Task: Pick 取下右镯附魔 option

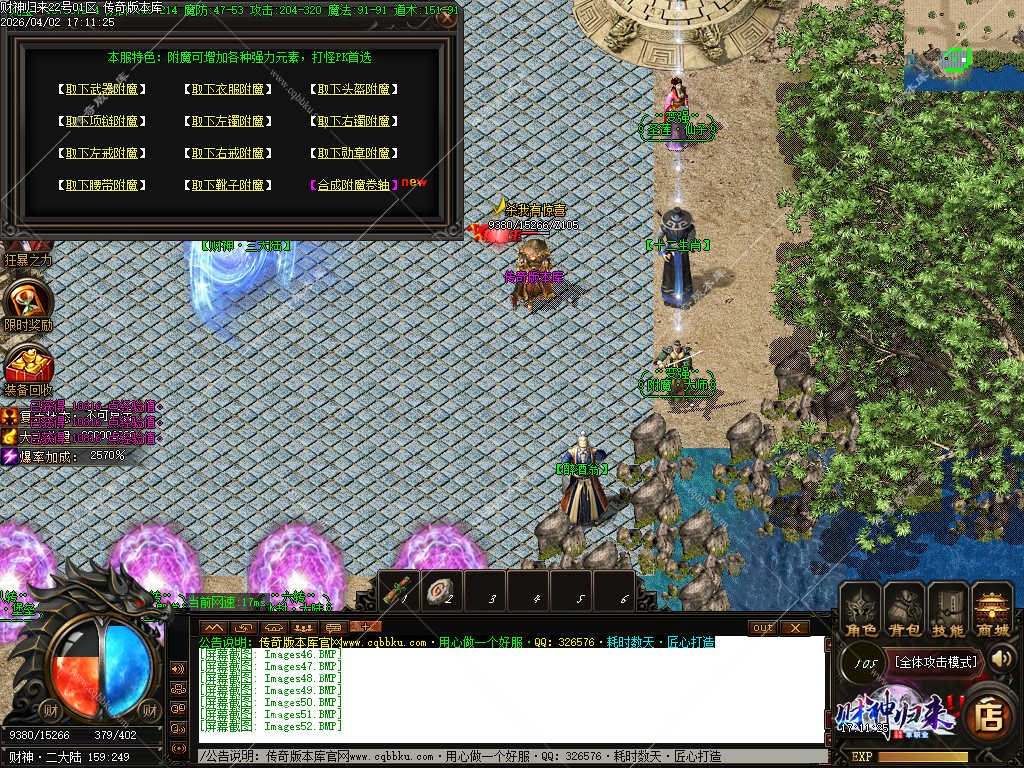Action: coord(354,121)
